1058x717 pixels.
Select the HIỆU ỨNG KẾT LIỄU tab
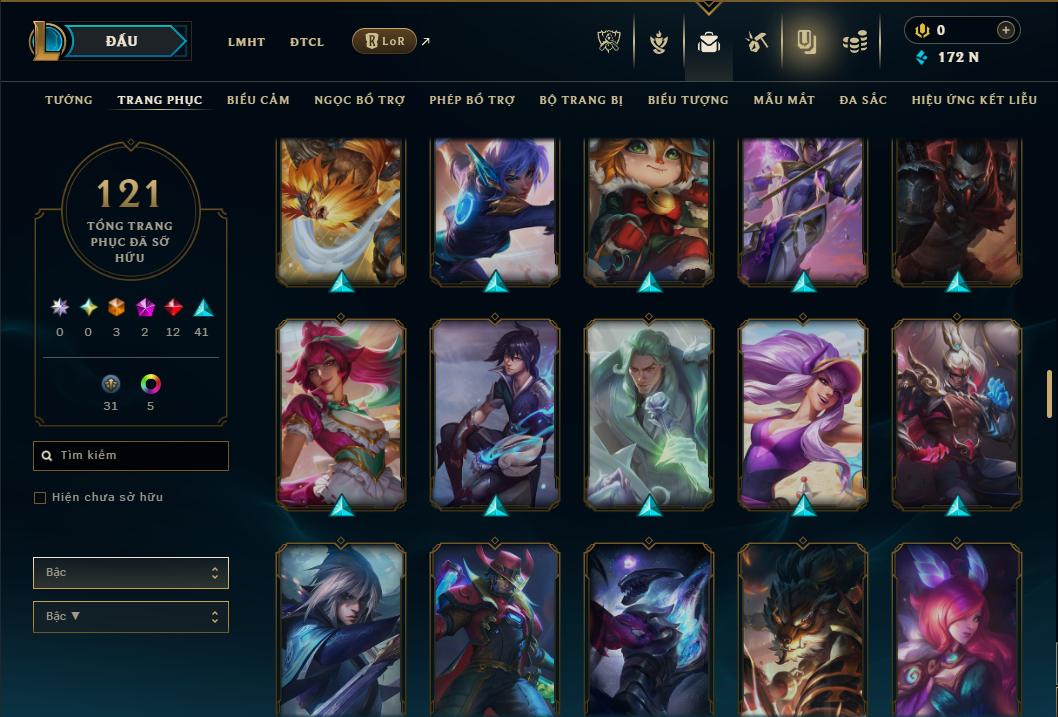975,100
